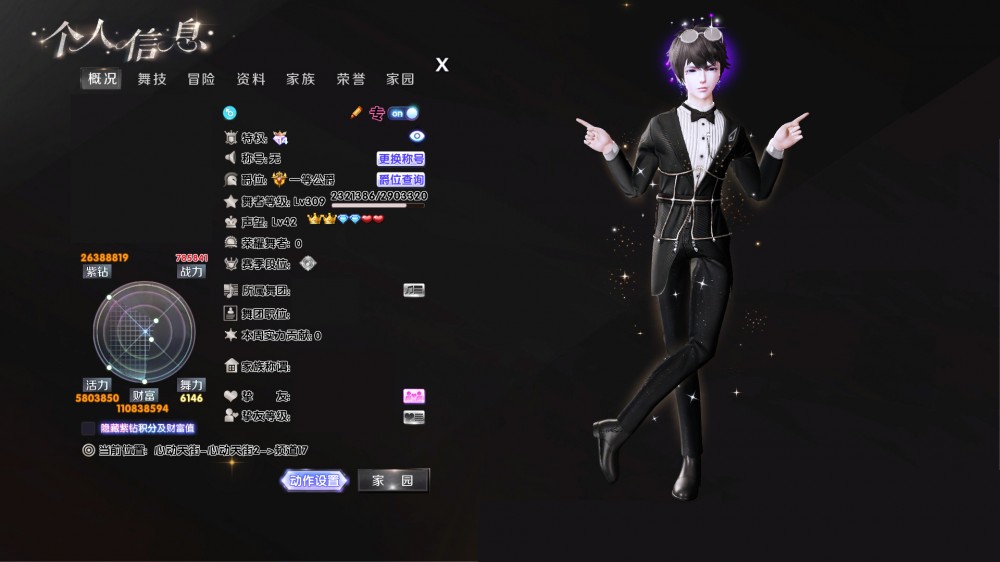Open the 挚友等级 heart list icon
1000x562 pixels.
click(x=414, y=417)
